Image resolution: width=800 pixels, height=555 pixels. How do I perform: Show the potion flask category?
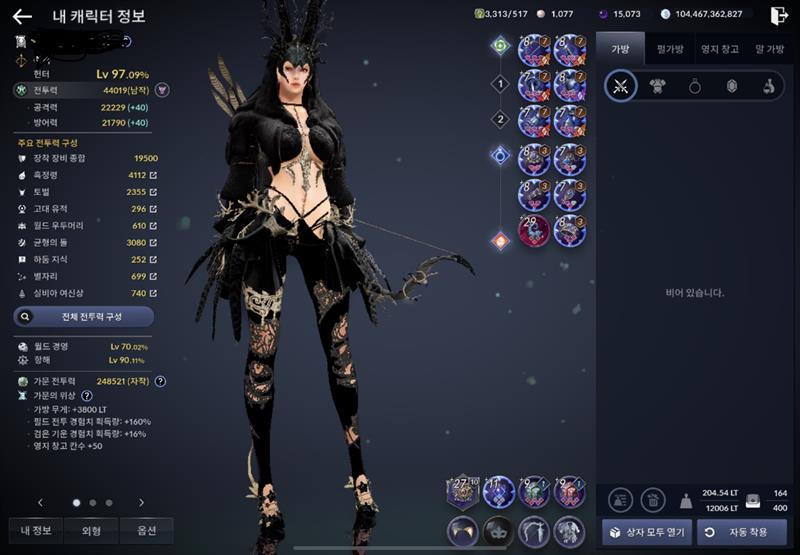pyautogui.click(x=768, y=86)
